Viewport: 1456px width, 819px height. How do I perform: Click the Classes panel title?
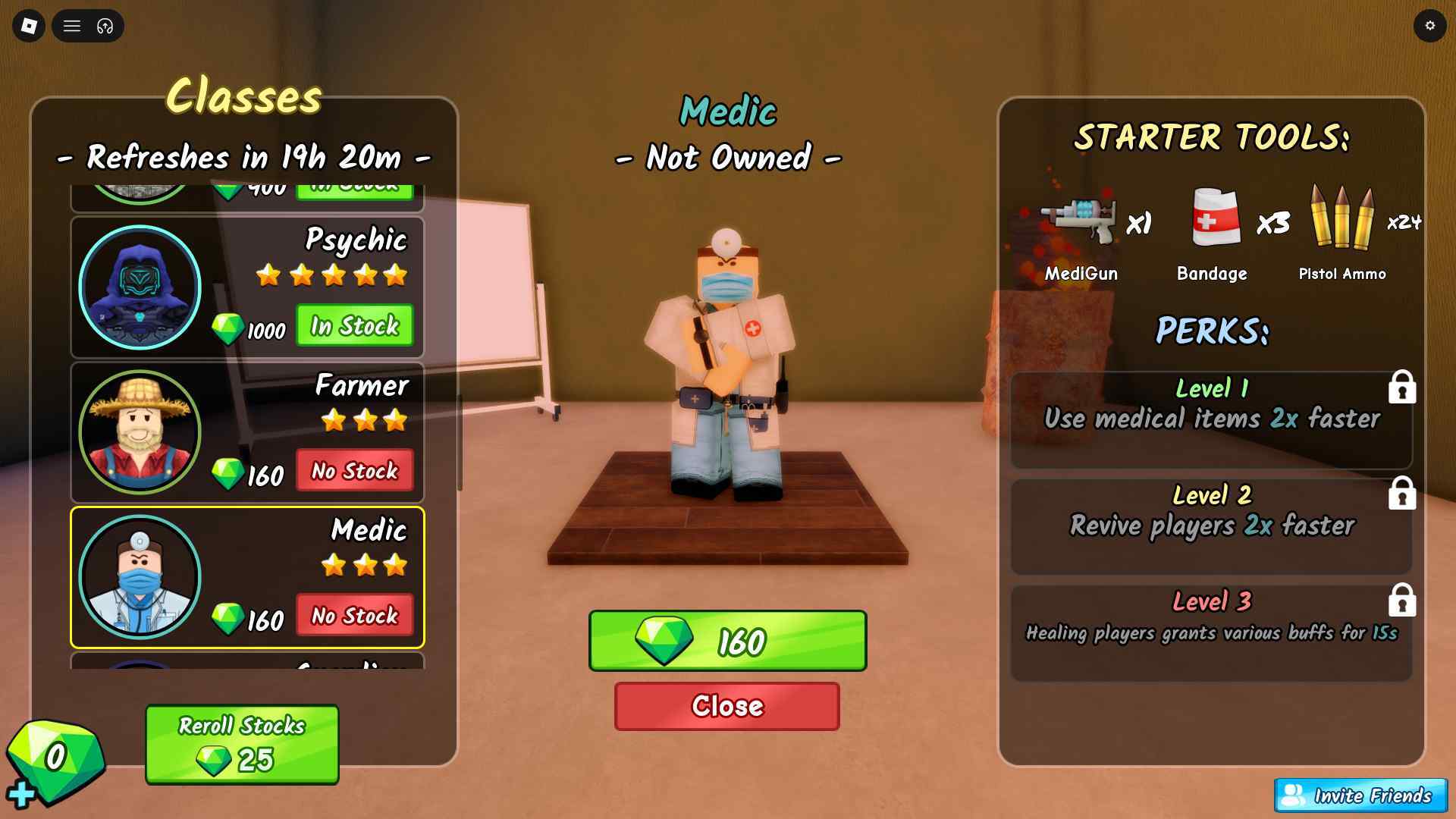[244, 96]
